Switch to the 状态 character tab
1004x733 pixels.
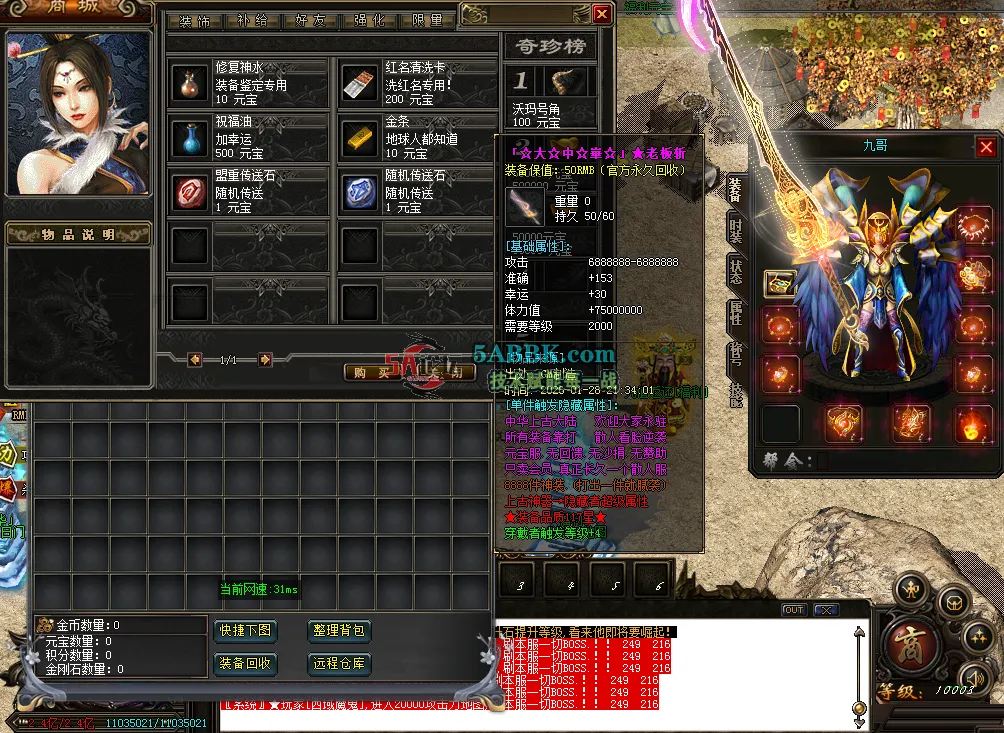pyautogui.click(x=735, y=268)
